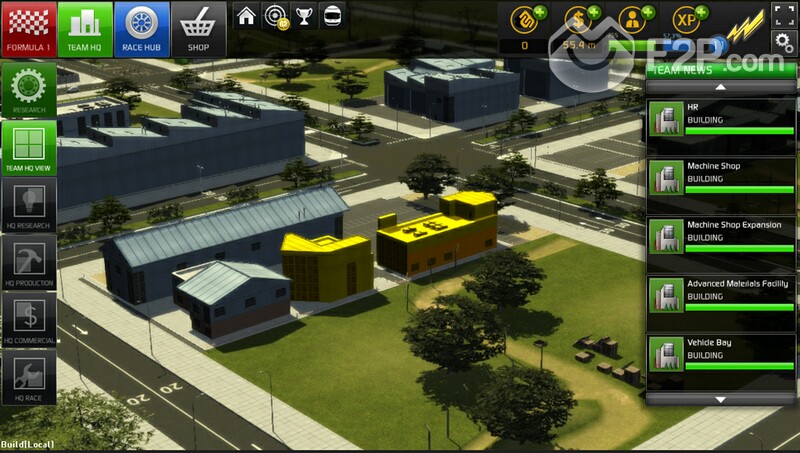The height and width of the screenshot is (453, 800).
Task: Open the Formula 1 tab
Action: [27, 26]
